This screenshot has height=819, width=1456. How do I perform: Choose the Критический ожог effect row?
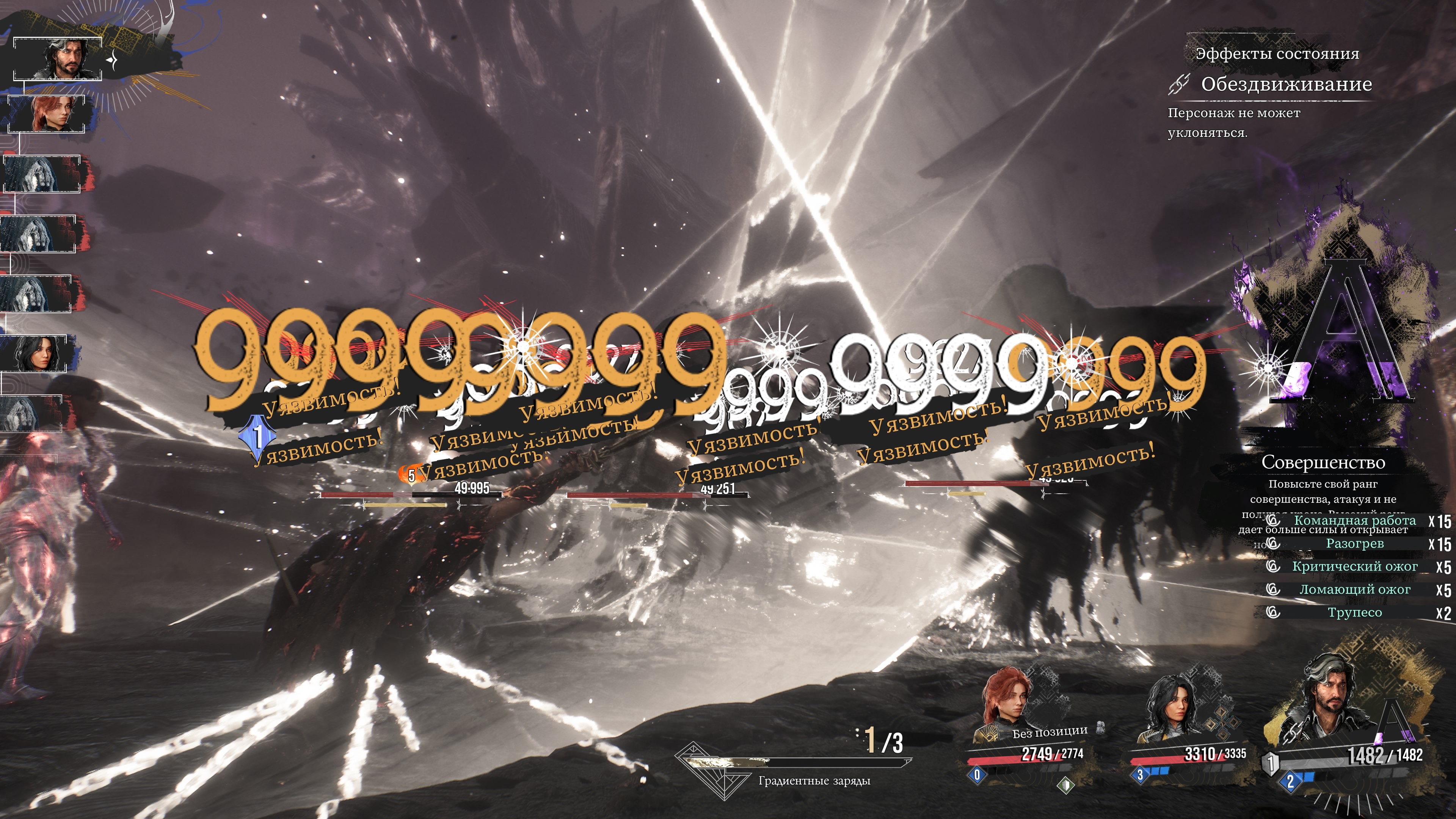[1354, 566]
